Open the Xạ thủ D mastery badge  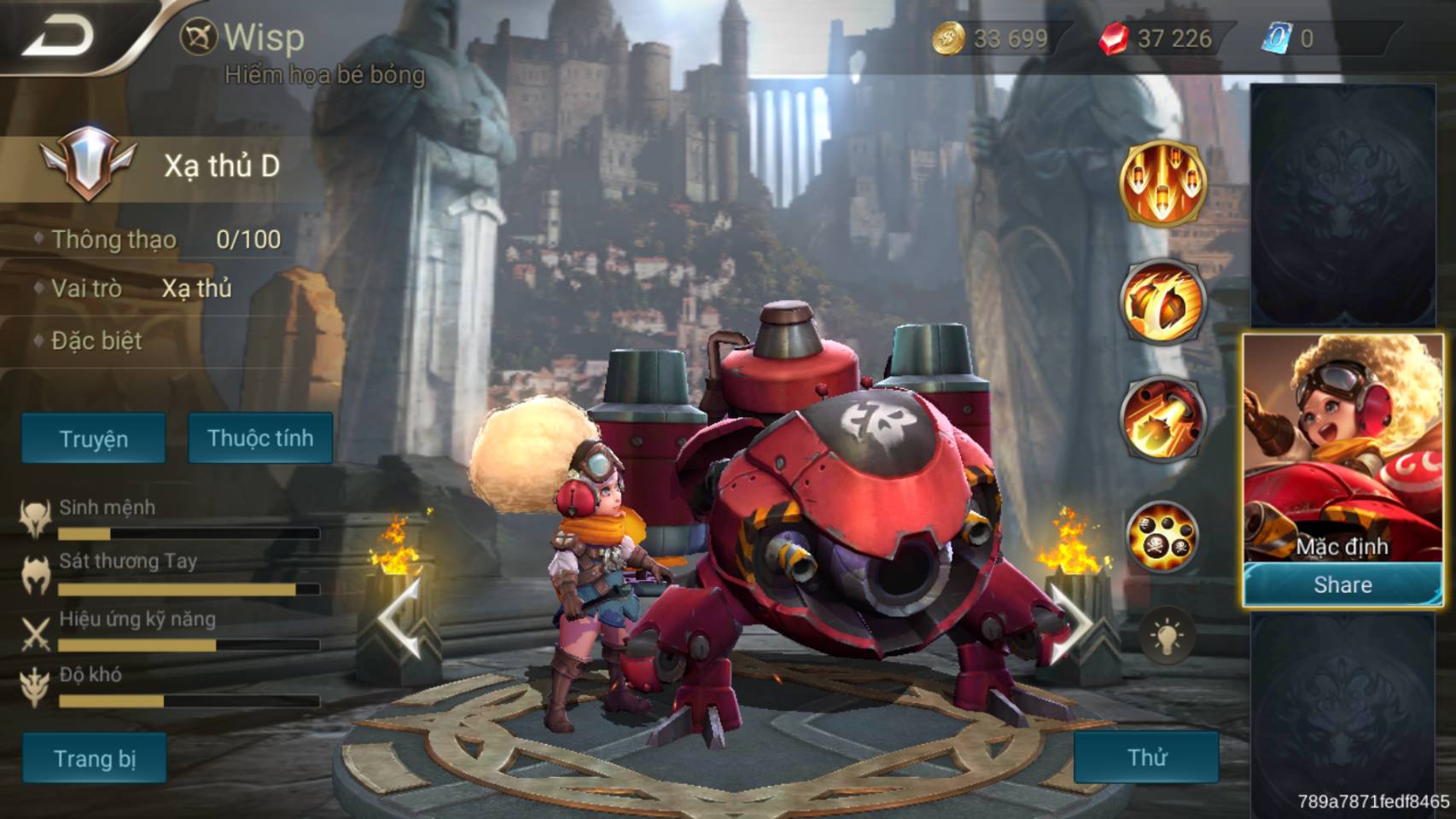point(87,163)
